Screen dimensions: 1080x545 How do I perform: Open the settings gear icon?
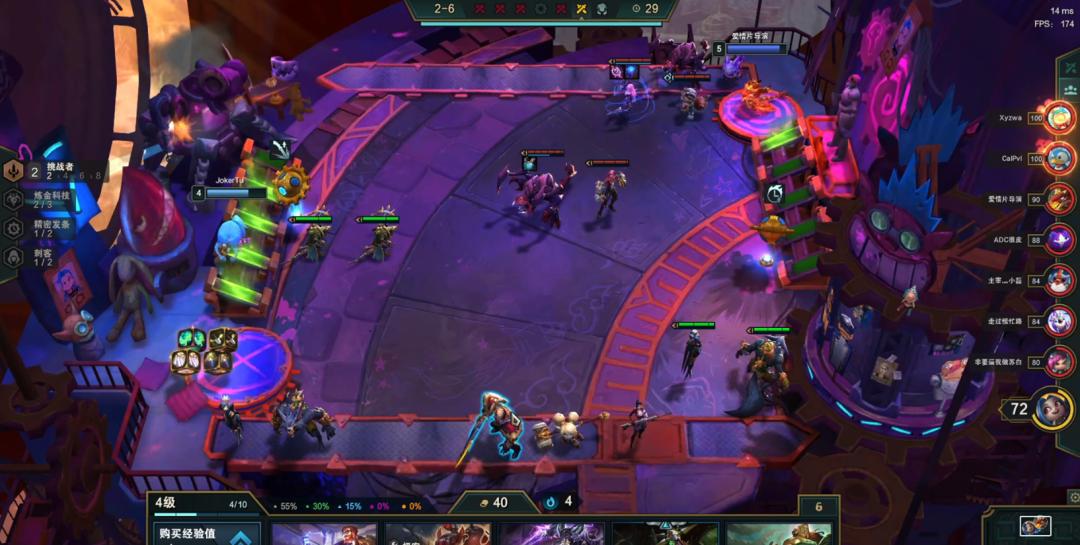click(x=1073, y=496)
